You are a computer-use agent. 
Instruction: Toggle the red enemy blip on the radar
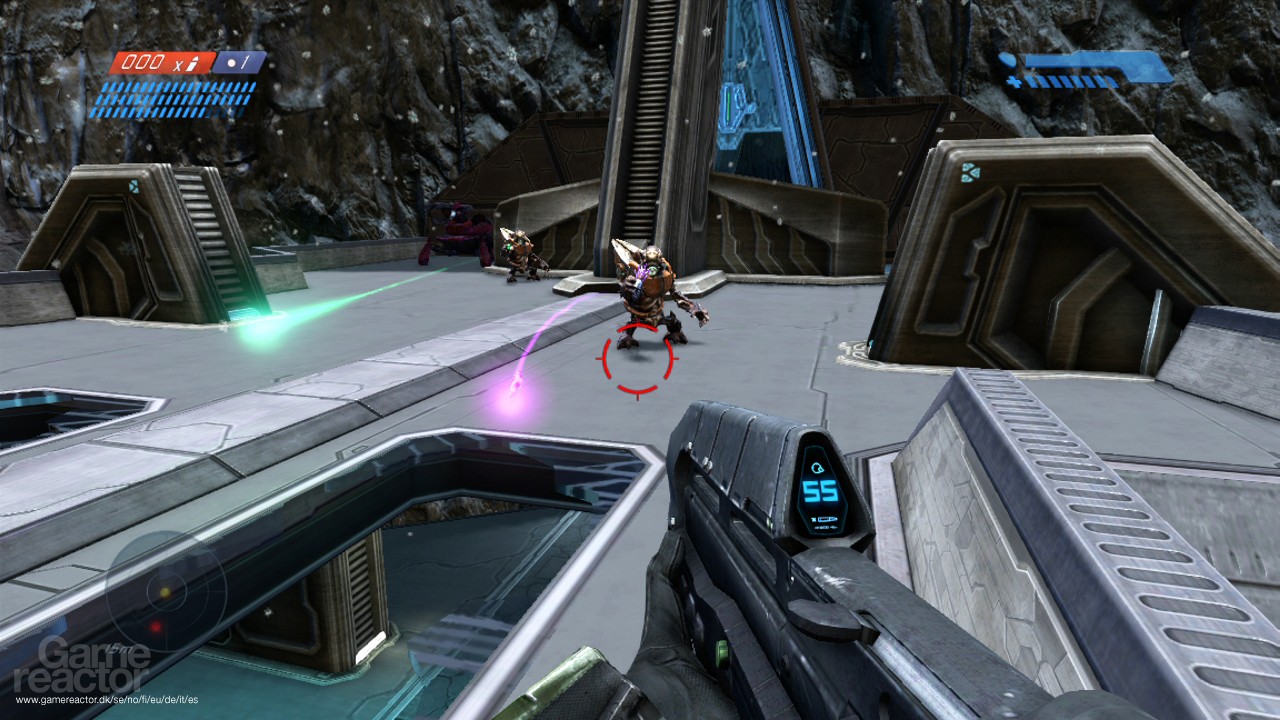click(157, 629)
